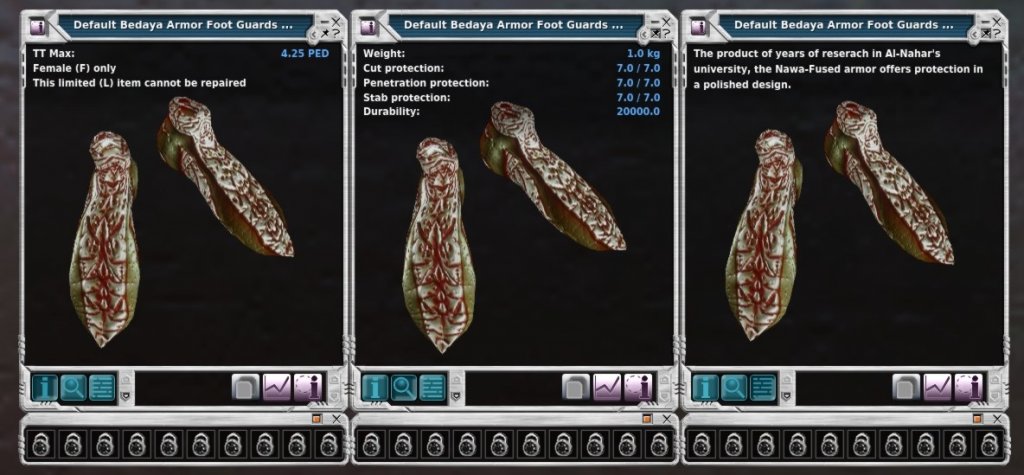Open the magnifying glass tab in the Weight stats window
Screen dimensions: 1024x475
(x=403, y=387)
